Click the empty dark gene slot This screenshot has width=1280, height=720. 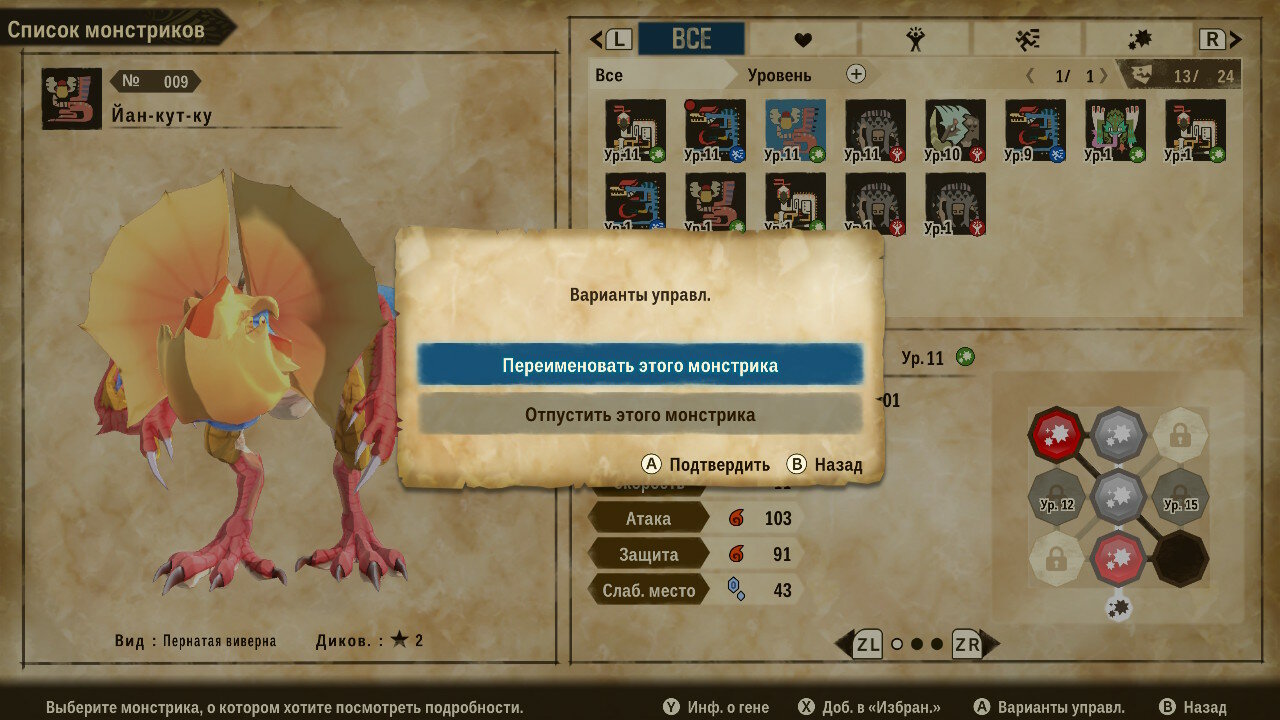click(x=1181, y=558)
